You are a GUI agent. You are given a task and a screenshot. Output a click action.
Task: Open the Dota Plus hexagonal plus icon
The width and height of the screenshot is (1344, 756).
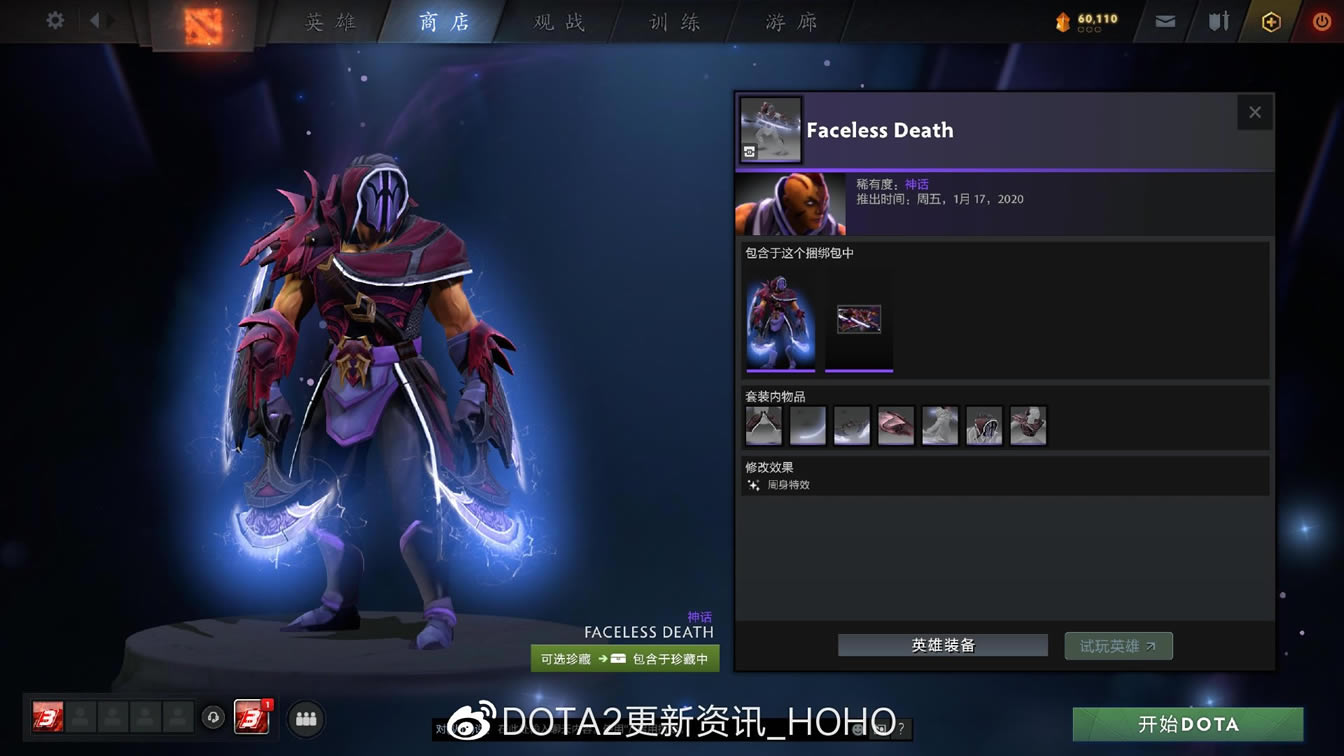click(x=1270, y=18)
